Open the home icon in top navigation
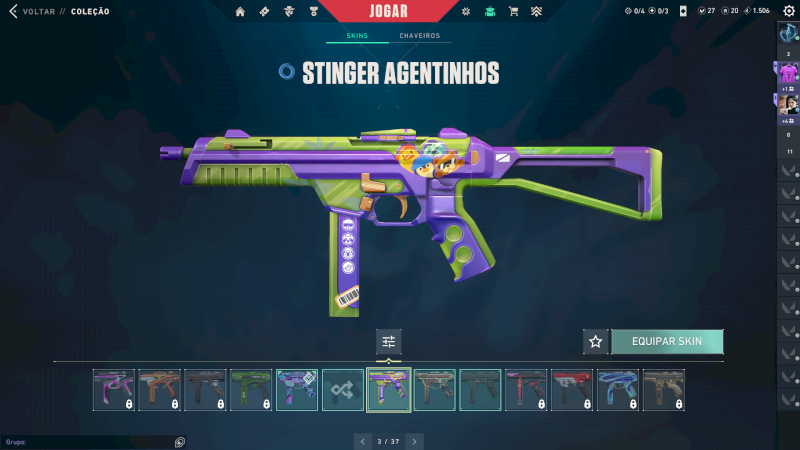The image size is (800, 450). [240, 12]
